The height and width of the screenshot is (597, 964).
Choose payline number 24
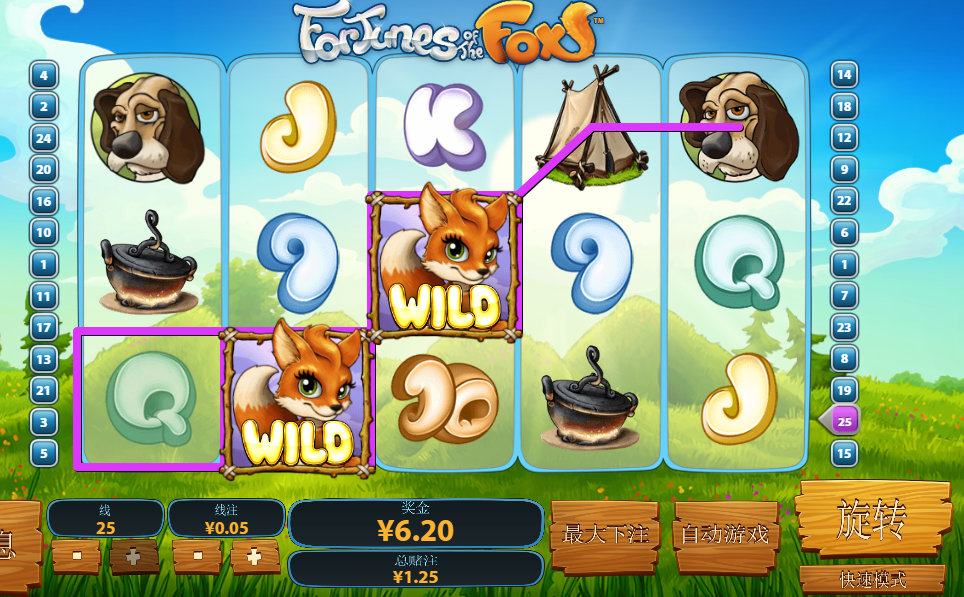pyautogui.click(x=44, y=138)
